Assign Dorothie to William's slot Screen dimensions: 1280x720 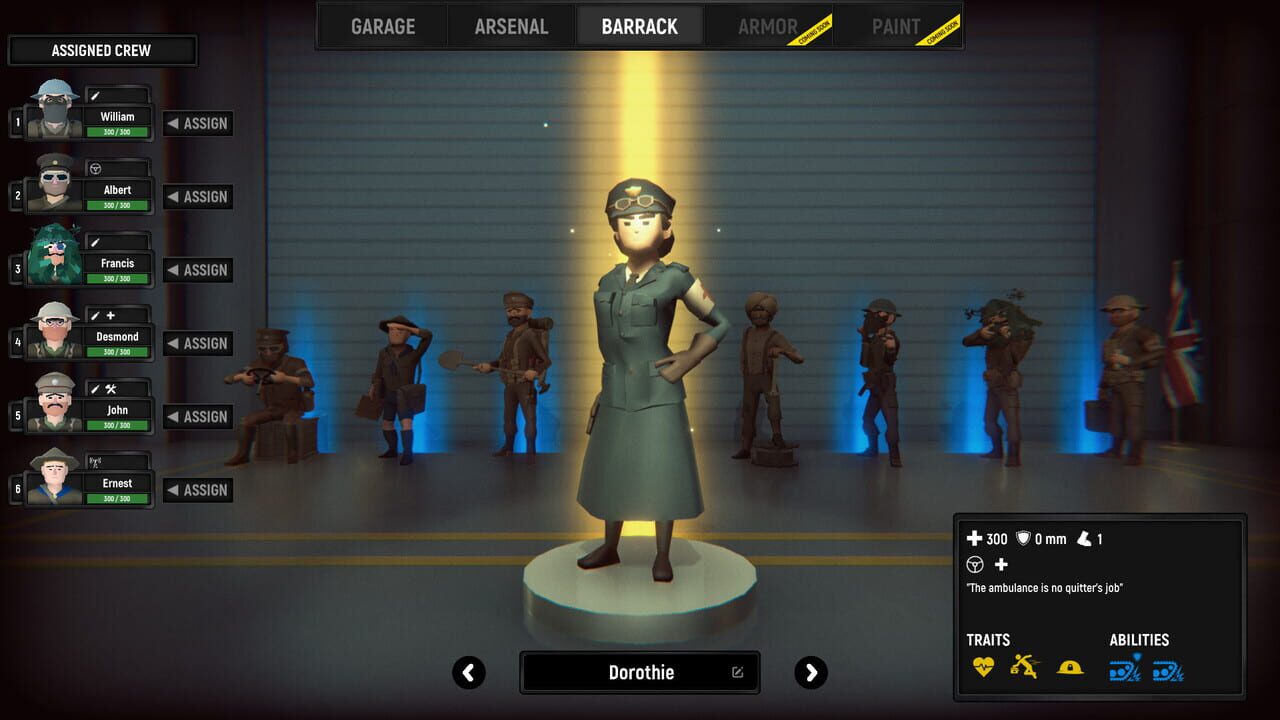pyautogui.click(x=196, y=123)
